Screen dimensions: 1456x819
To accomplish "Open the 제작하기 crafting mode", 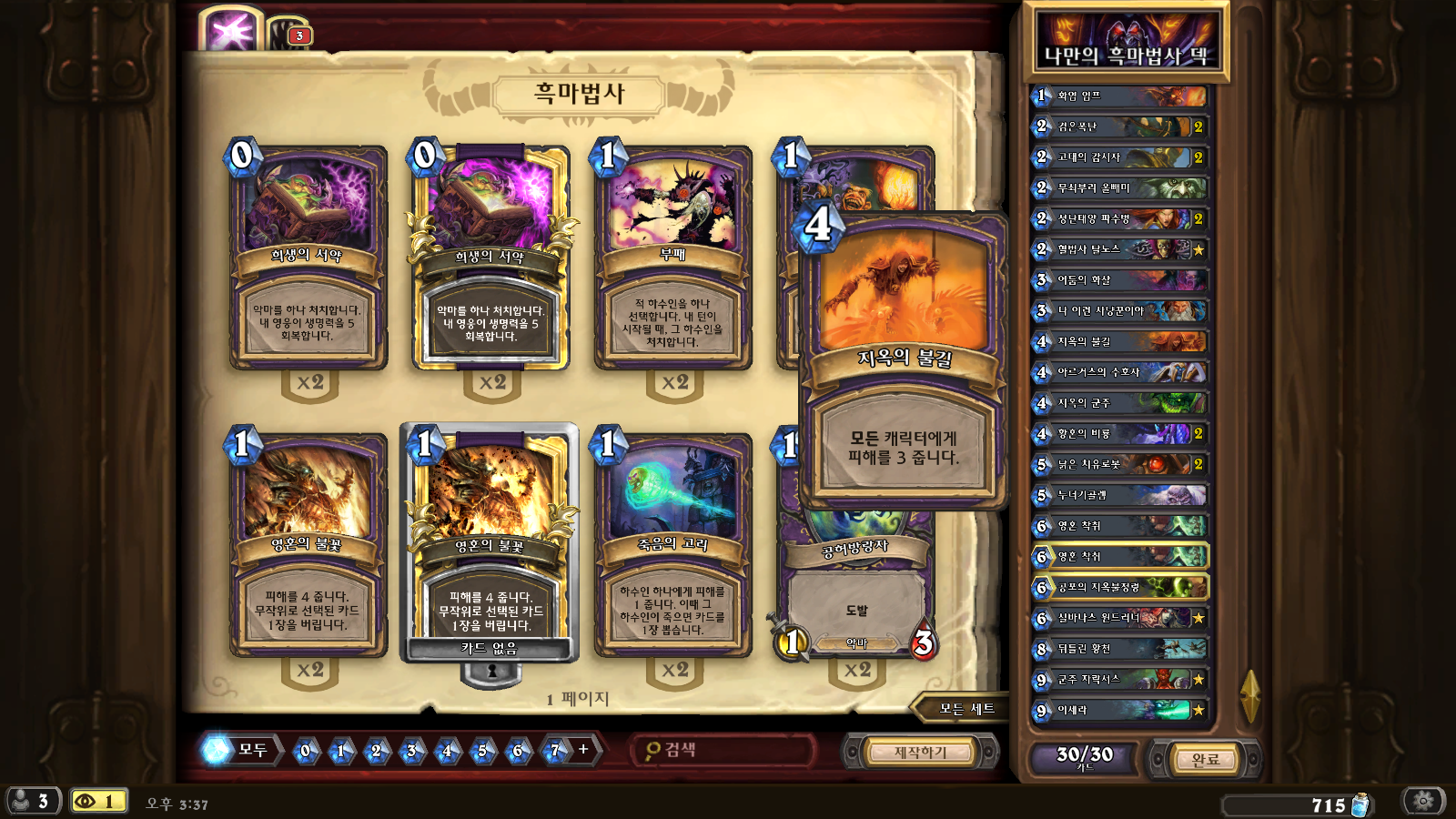I will (920, 753).
